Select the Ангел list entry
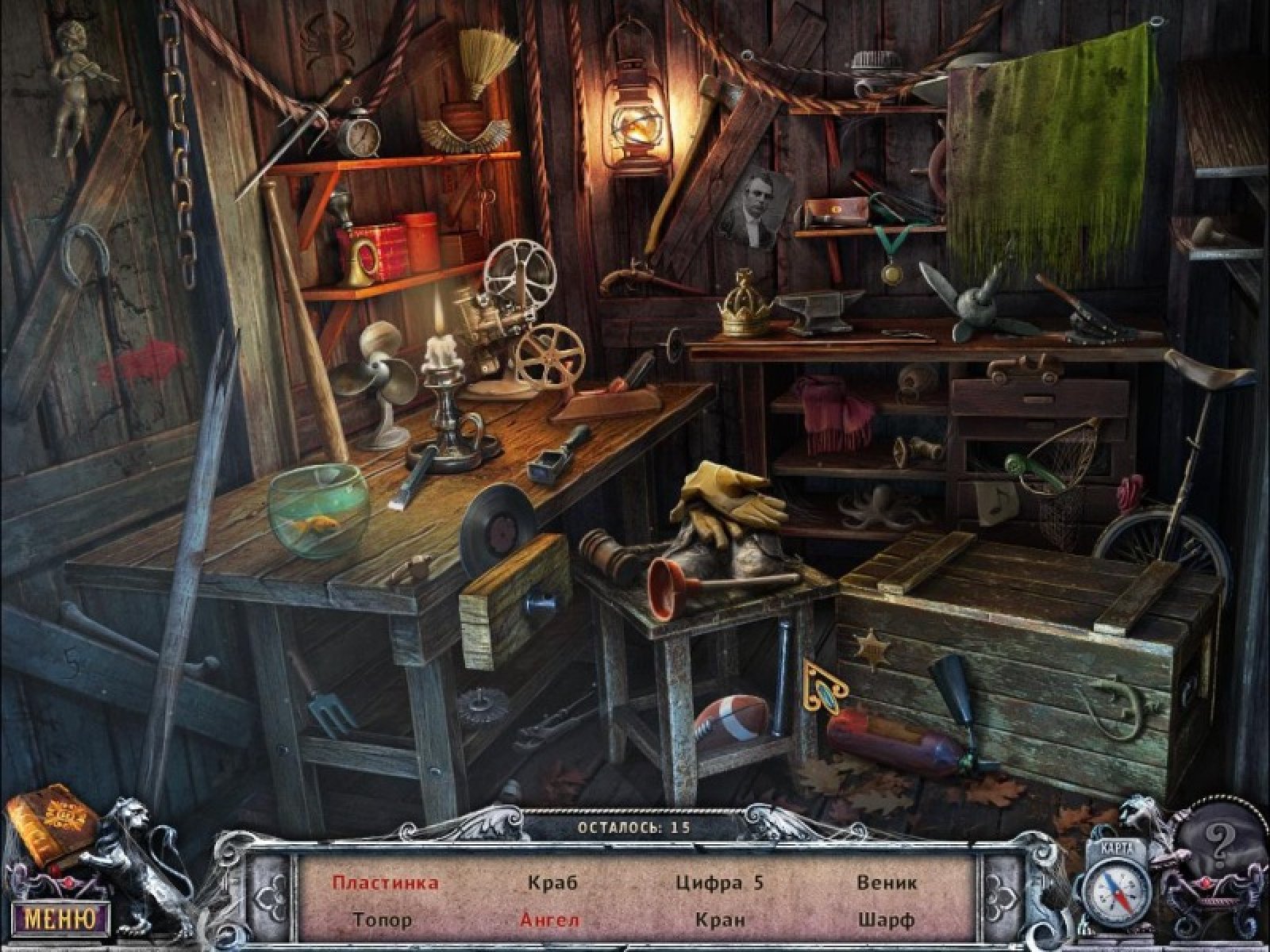Screen dimensions: 1270x952 point(550,920)
